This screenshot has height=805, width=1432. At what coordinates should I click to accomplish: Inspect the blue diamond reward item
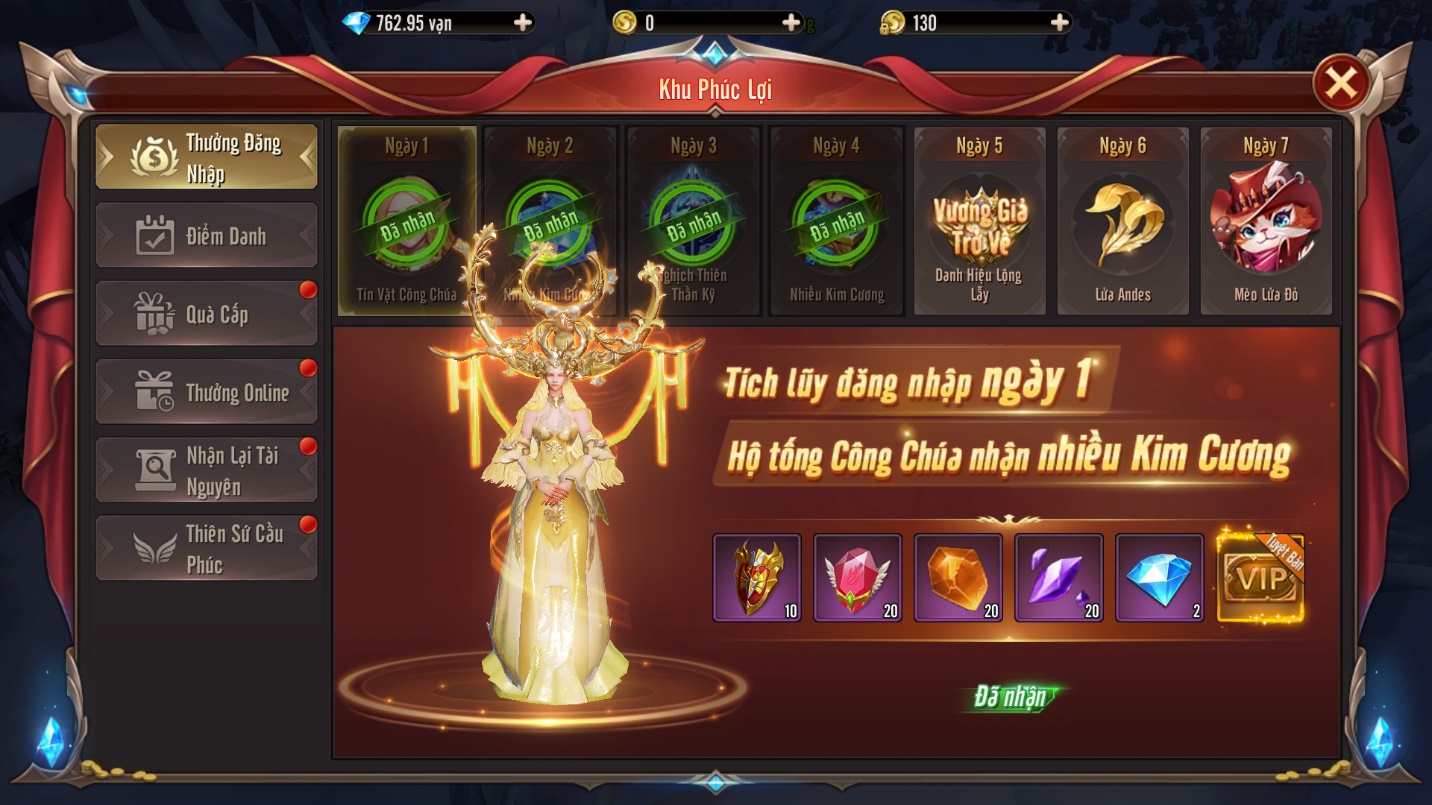1160,578
